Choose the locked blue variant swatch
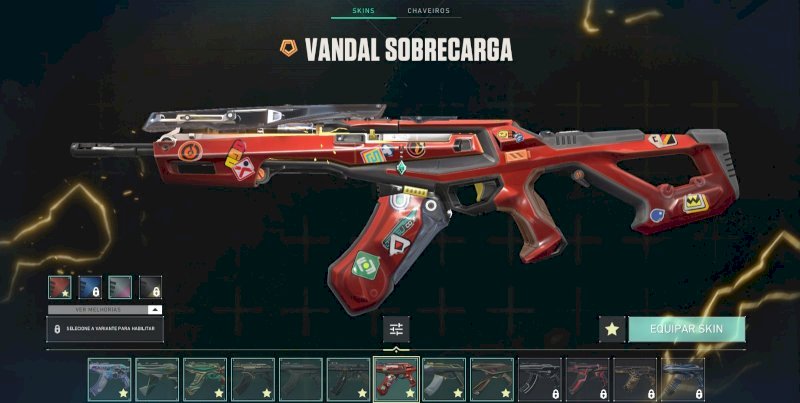The image size is (800, 403). tap(90, 287)
